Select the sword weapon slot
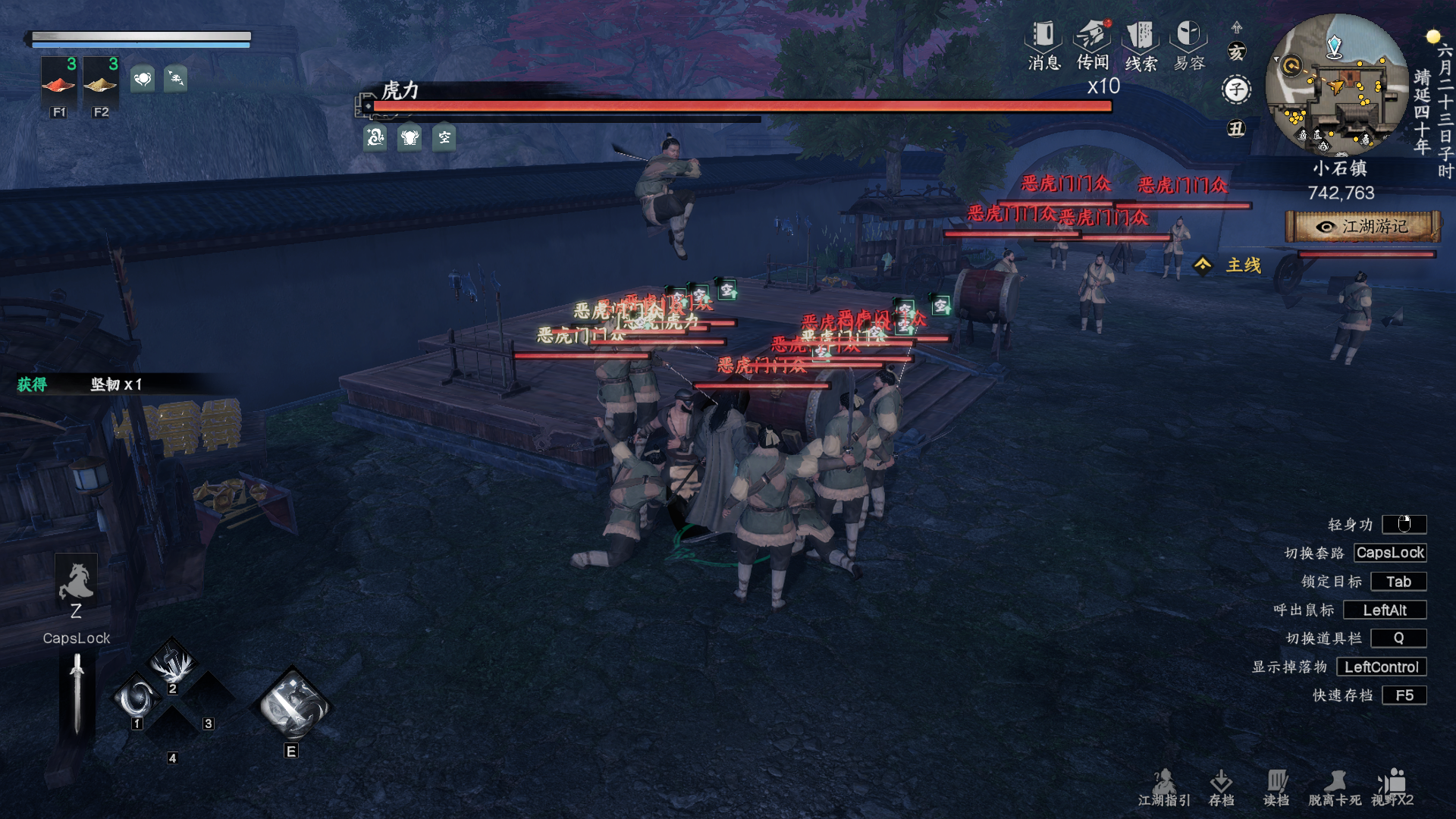 (77, 694)
